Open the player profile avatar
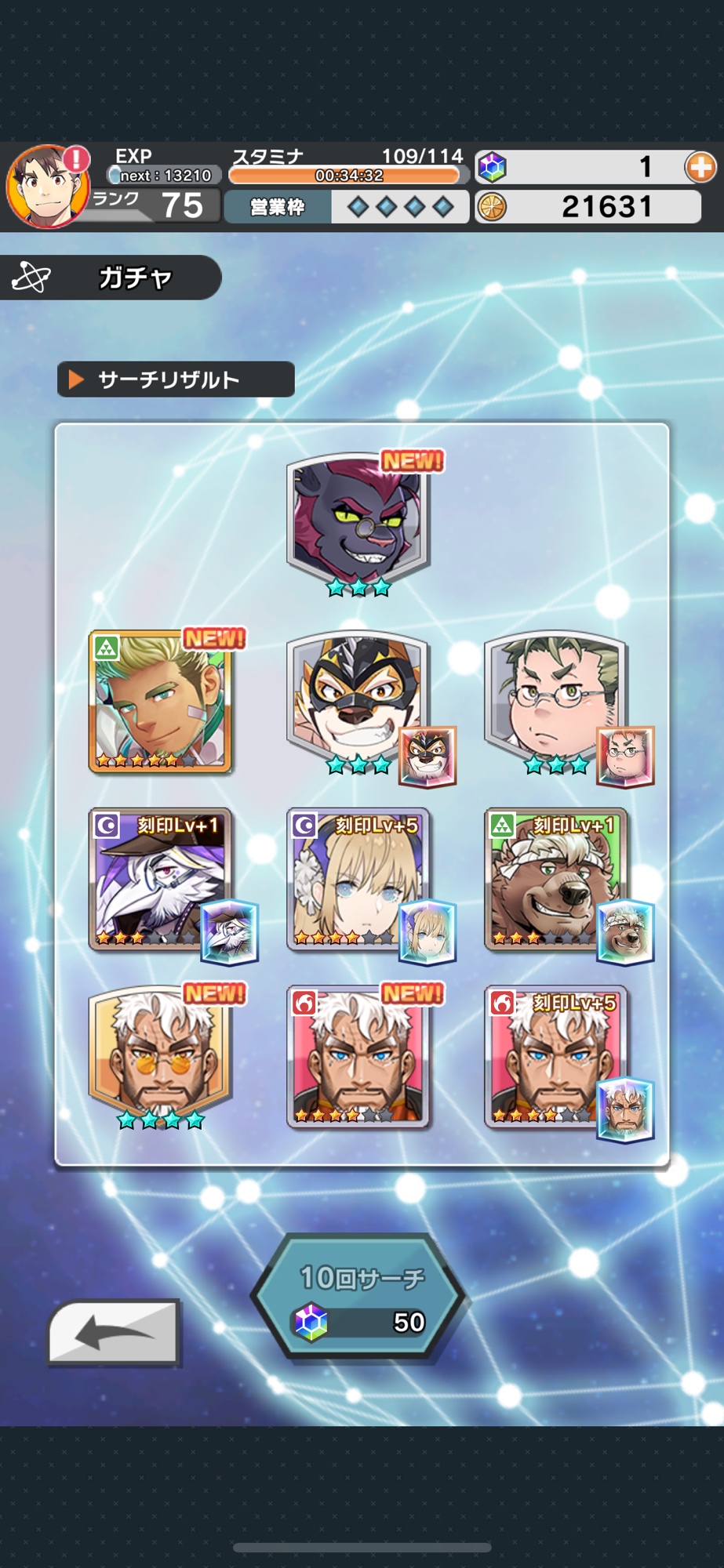 coord(47,187)
